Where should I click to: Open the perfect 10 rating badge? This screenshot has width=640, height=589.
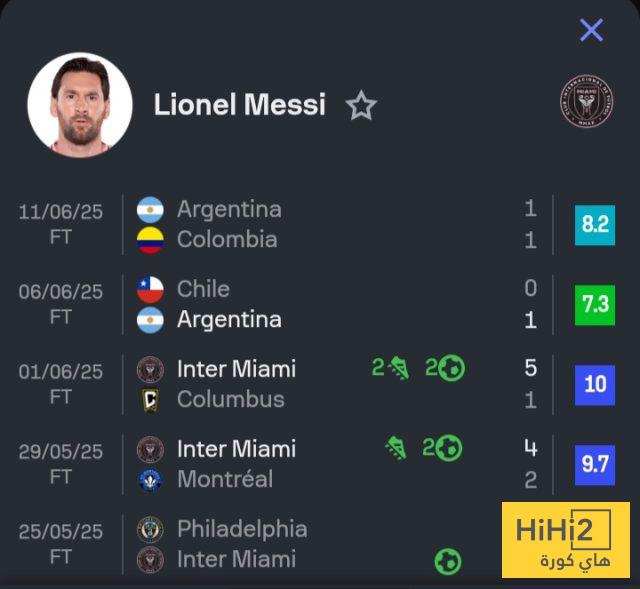[595, 384]
